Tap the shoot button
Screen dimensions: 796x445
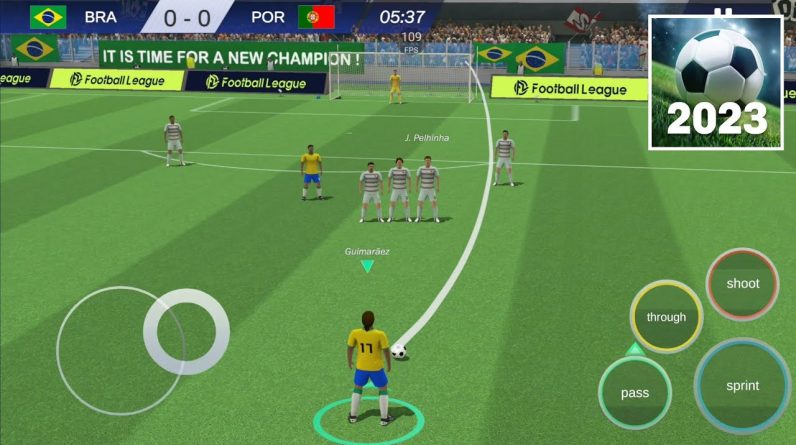[x=742, y=284]
